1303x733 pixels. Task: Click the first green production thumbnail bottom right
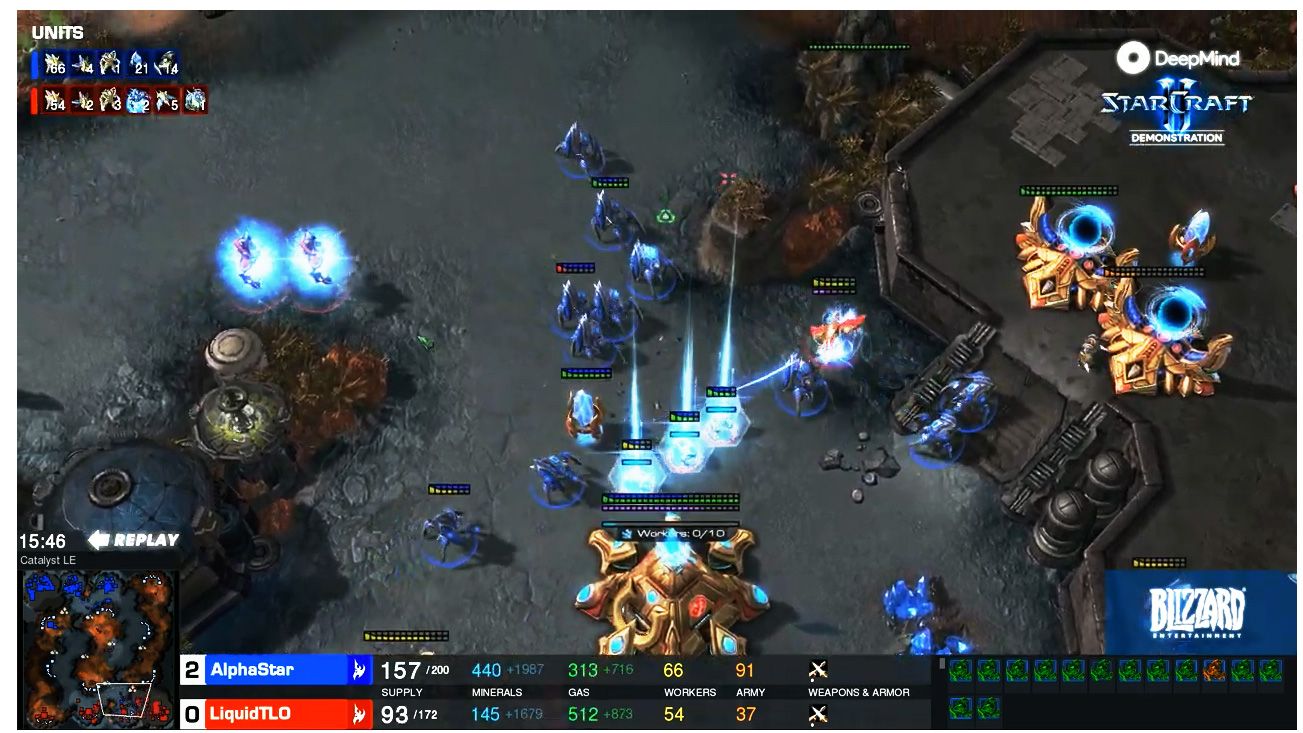point(960,670)
